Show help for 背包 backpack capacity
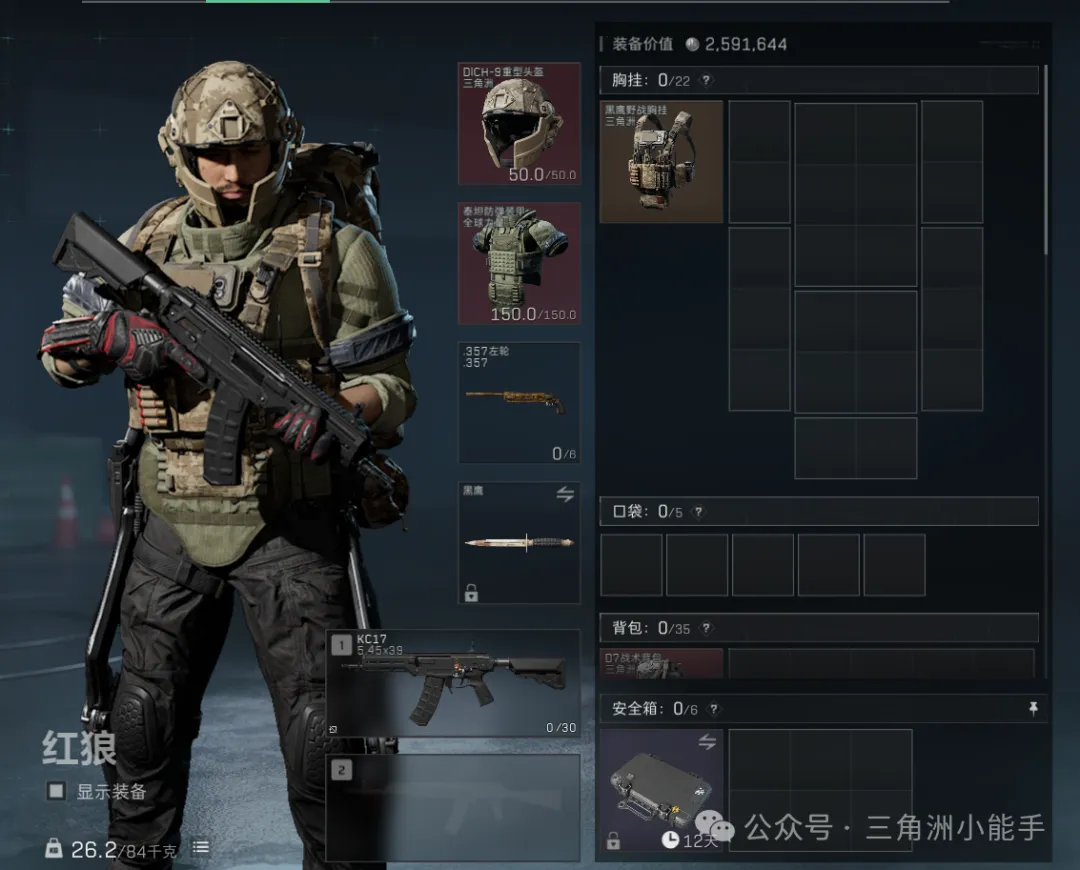 tap(706, 628)
